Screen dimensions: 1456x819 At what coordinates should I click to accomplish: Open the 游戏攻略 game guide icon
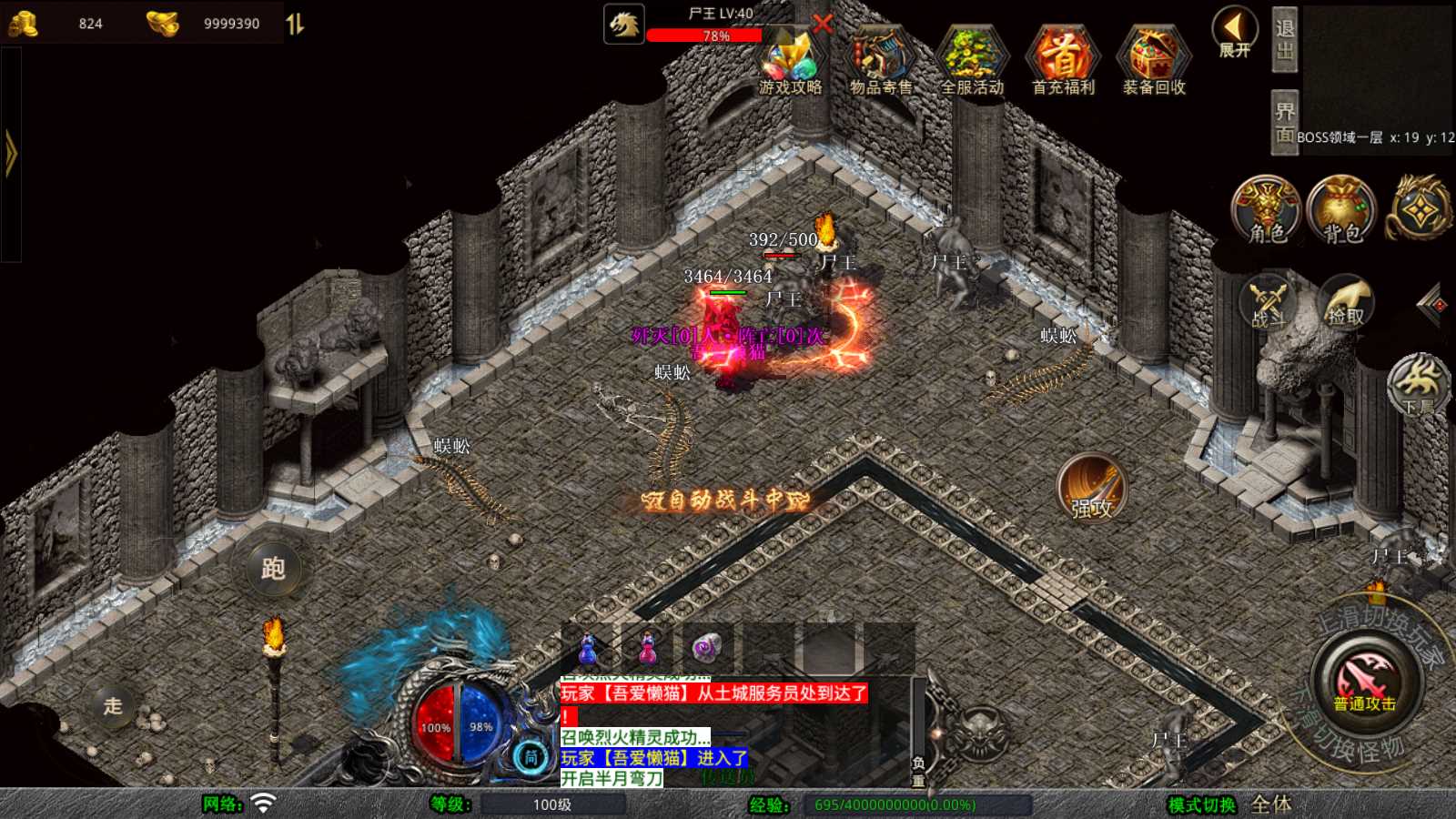pos(790,60)
